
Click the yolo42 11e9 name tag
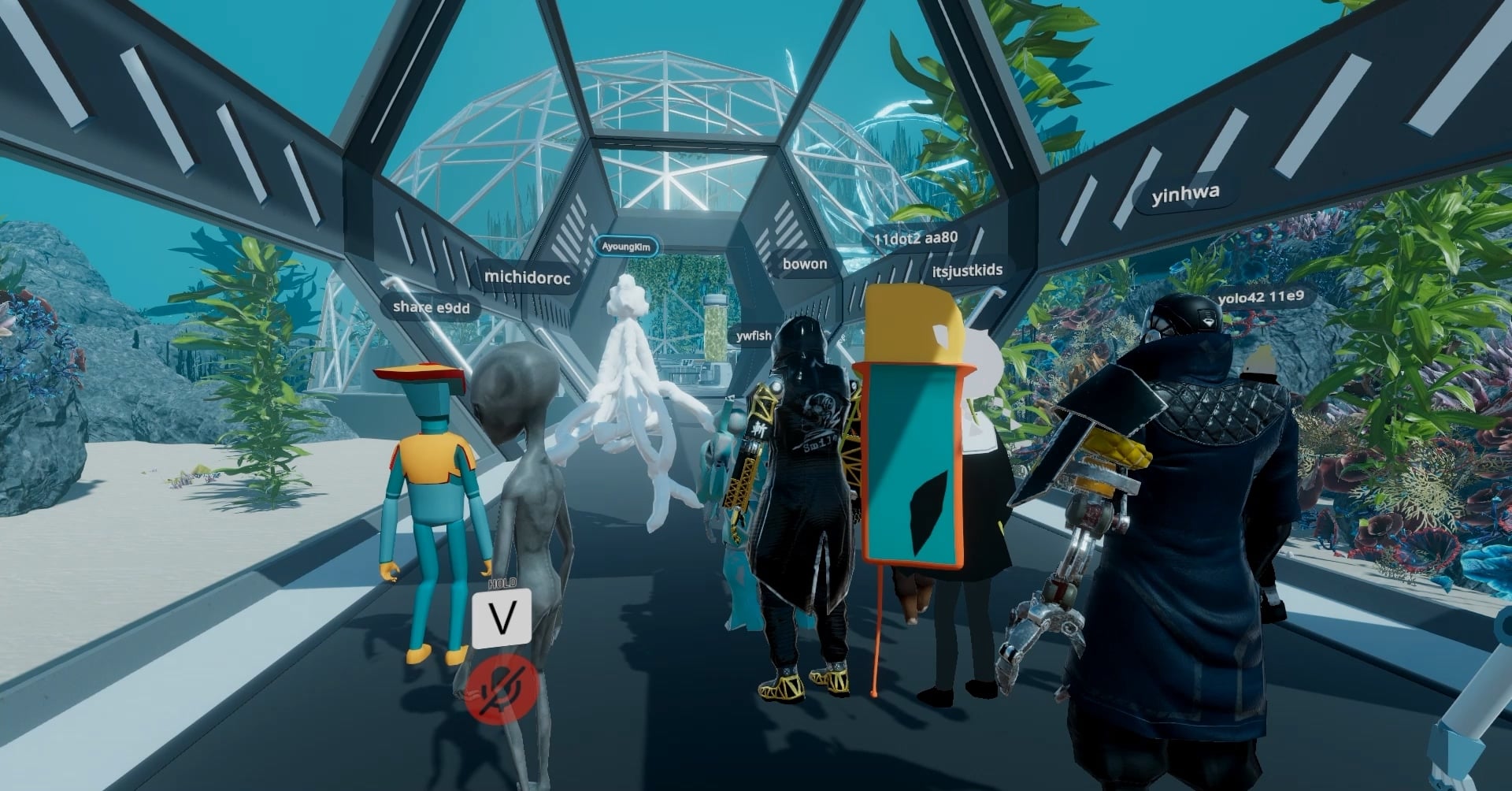coord(1260,298)
